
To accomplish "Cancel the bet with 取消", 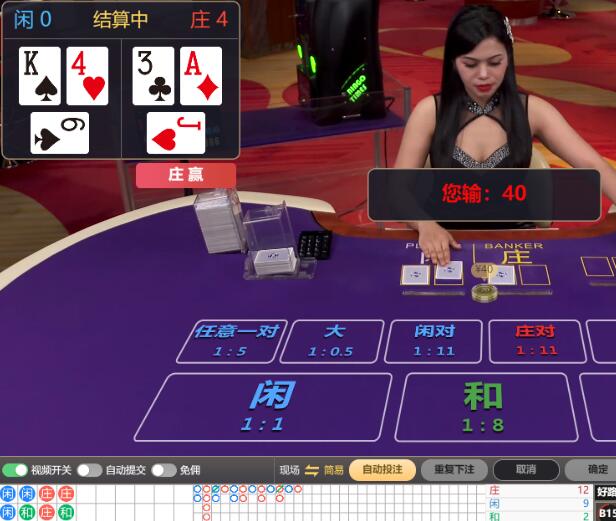I will [x=526, y=470].
